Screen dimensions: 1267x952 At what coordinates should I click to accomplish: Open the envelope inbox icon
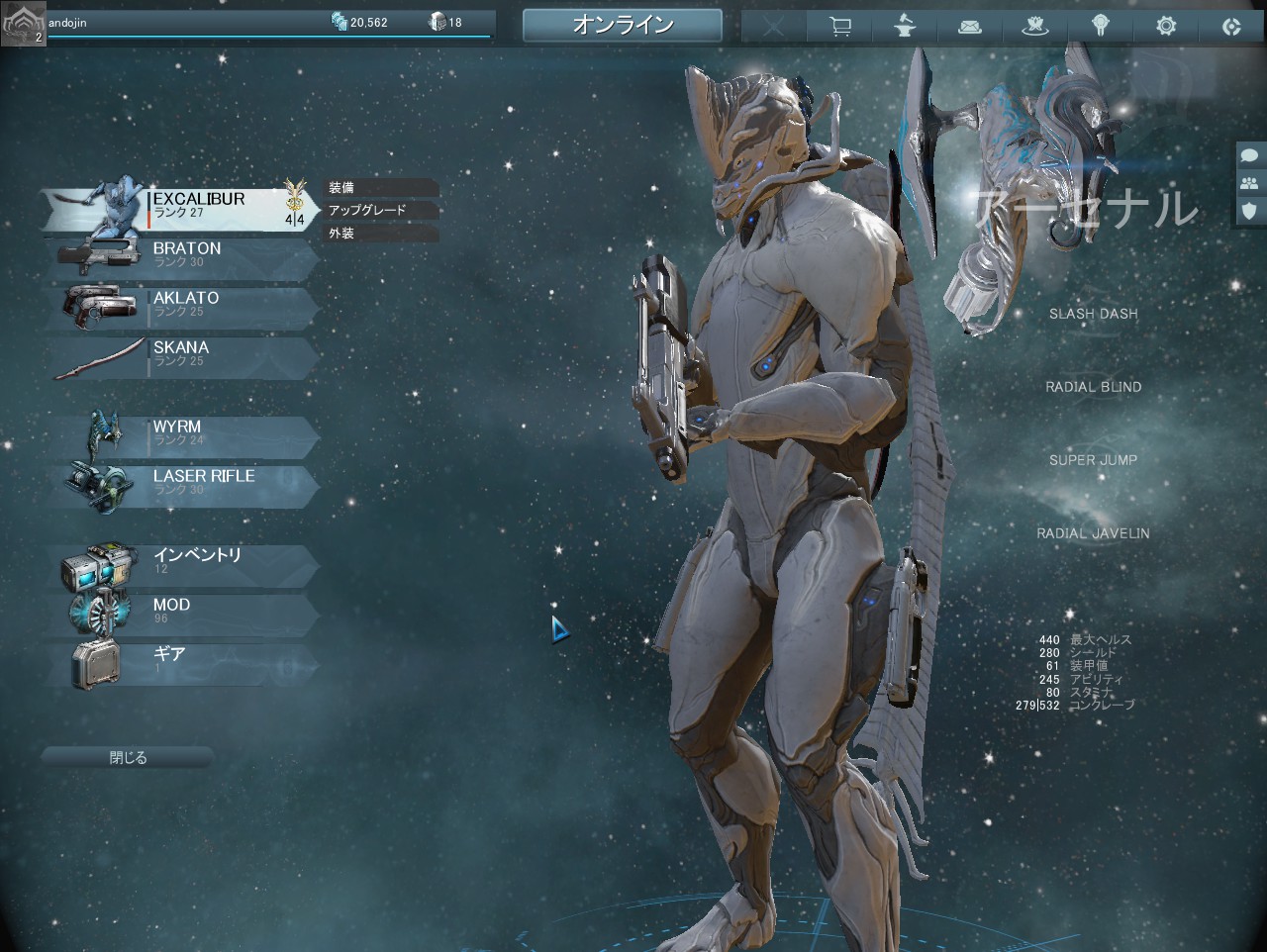(x=970, y=27)
